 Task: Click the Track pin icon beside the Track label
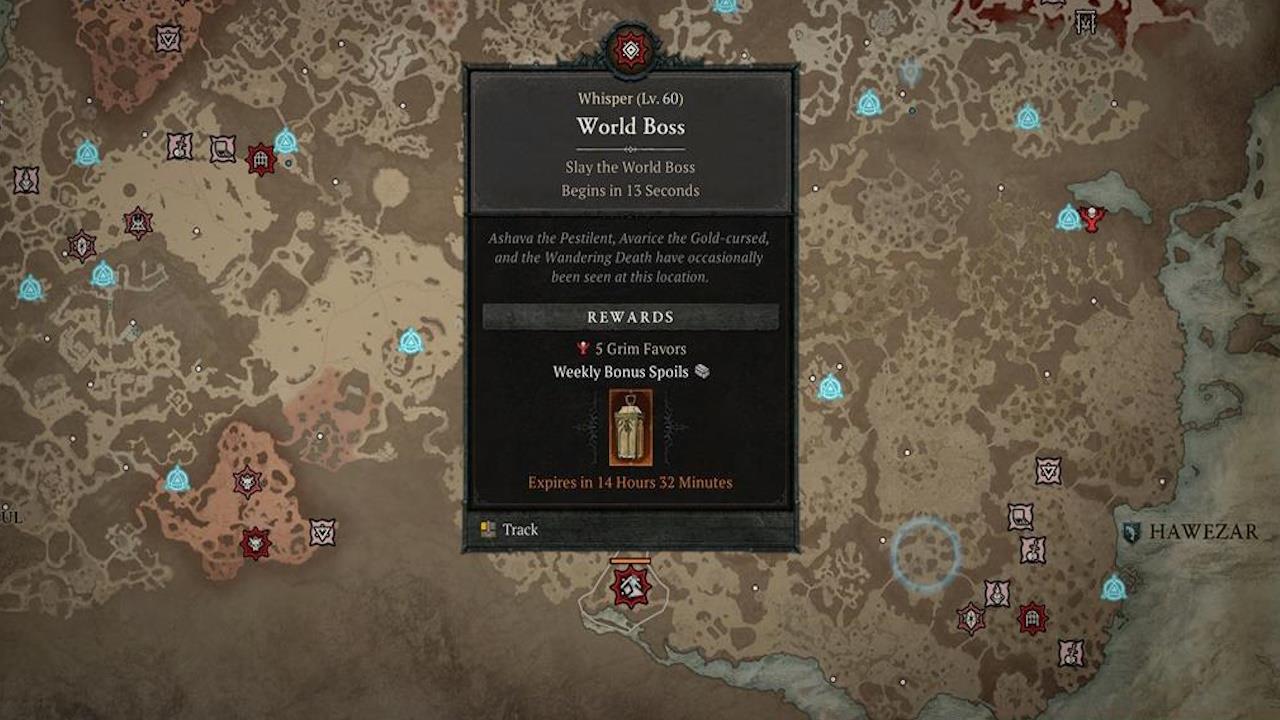[x=487, y=529]
